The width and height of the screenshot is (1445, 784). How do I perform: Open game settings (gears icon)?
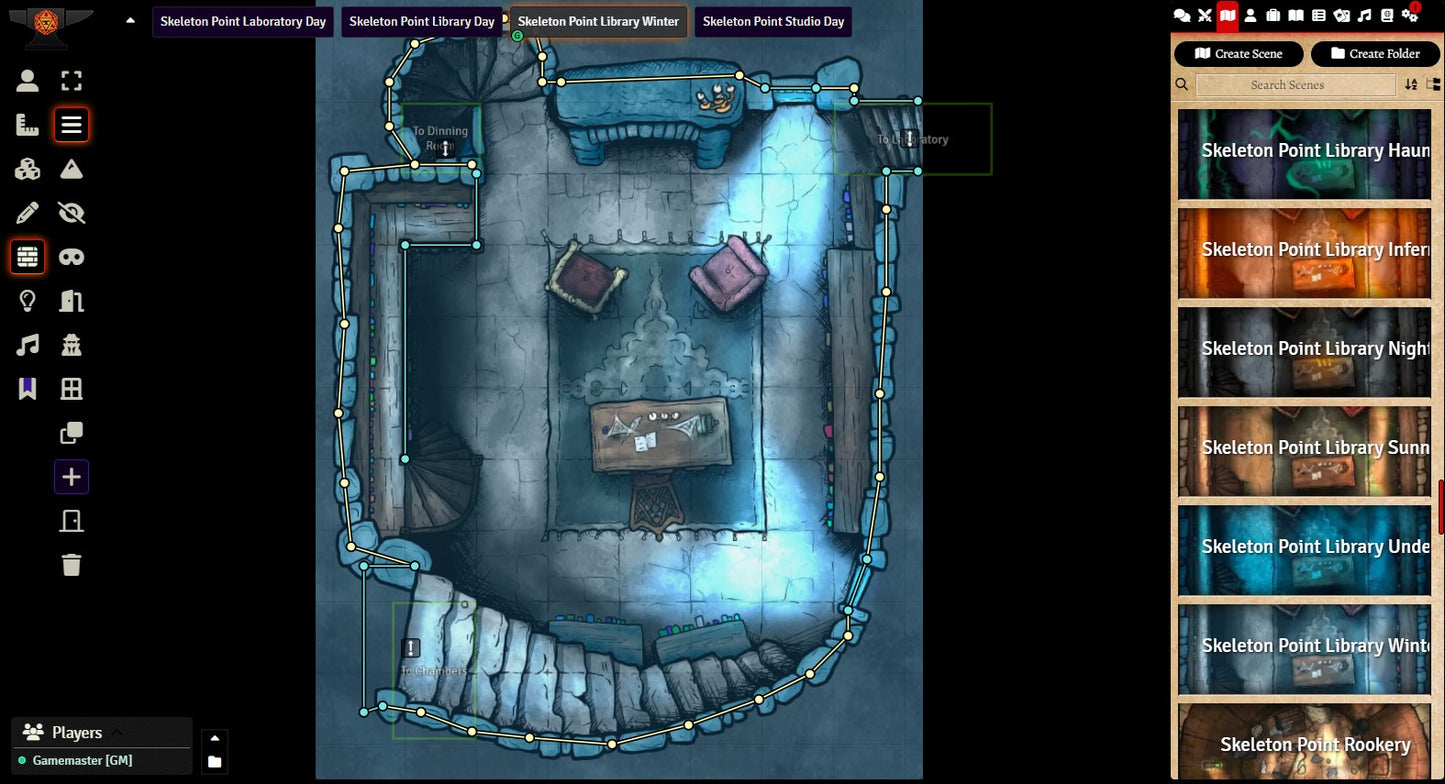(x=1410, y=15)
